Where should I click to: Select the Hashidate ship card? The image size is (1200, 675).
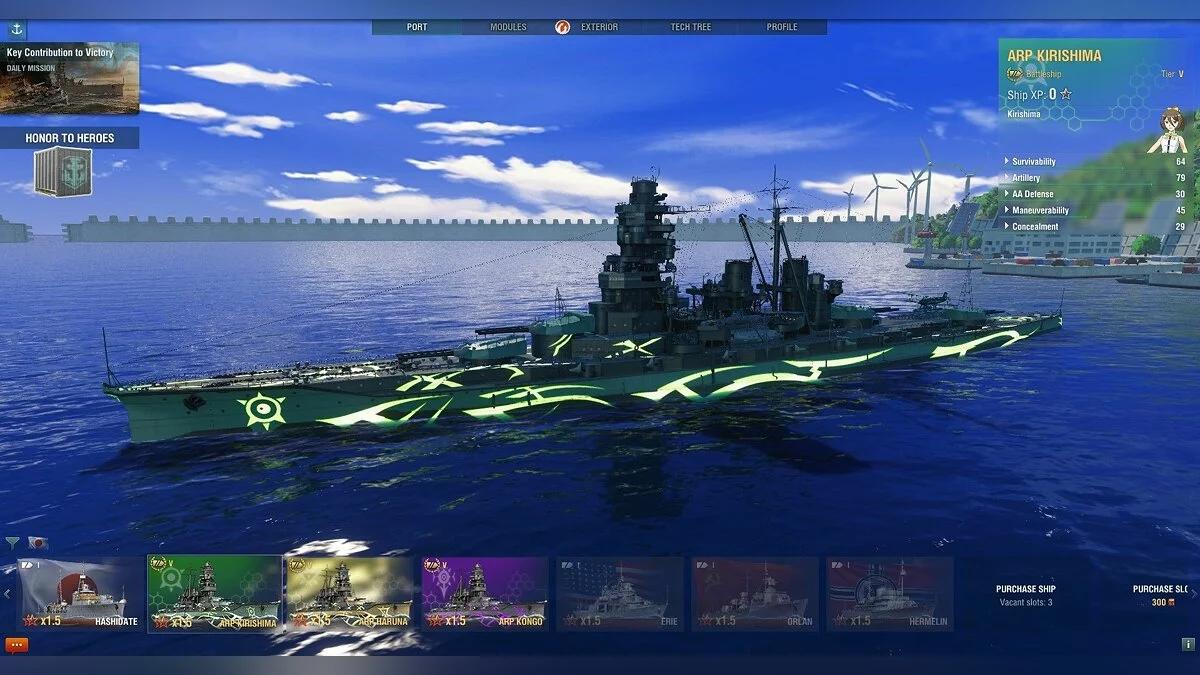pos(81,594)
